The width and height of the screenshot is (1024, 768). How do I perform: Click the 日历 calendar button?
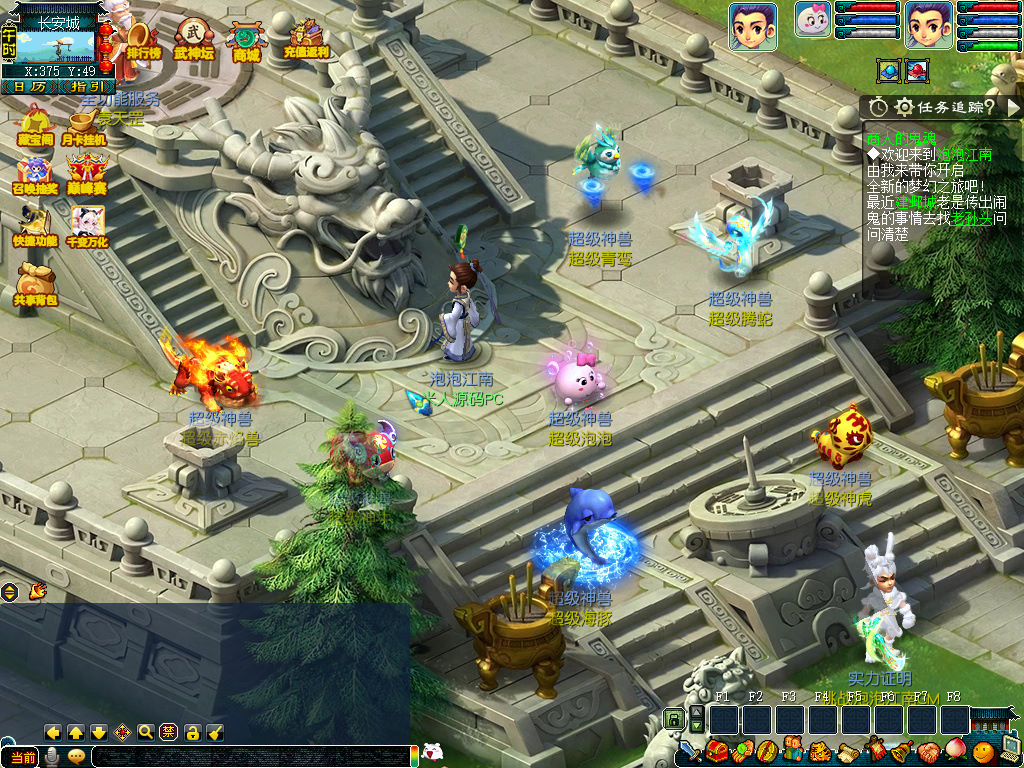click(29, 87)
